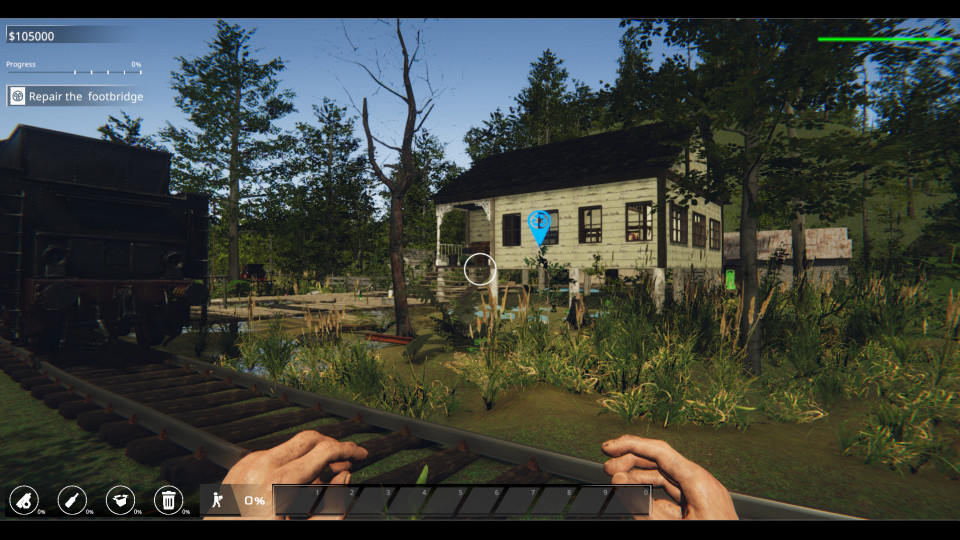Activate the trash can icon
The width and height of the screenshot is (960, 540).
pos(168,500)
